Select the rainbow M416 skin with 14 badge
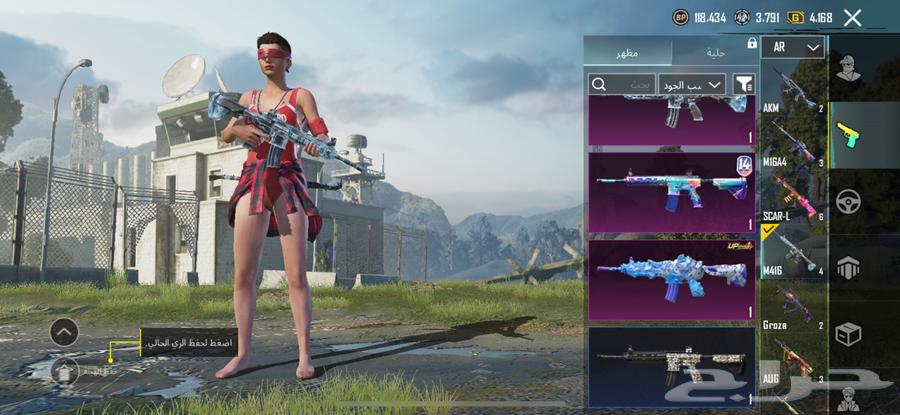Screen dimensions: 900x415 tap(671, 191)
